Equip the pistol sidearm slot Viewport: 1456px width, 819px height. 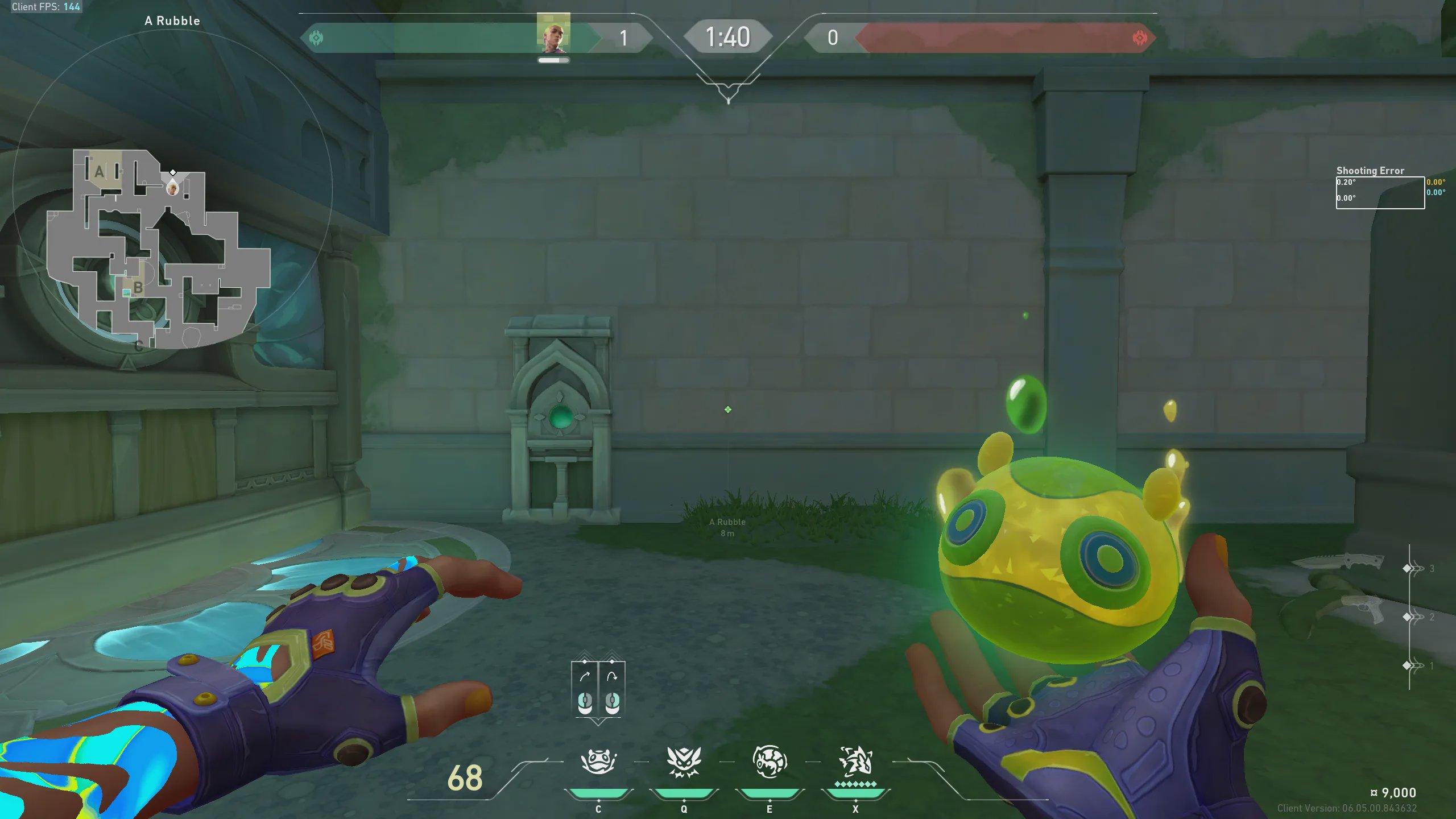click(x=1360, y=610)
